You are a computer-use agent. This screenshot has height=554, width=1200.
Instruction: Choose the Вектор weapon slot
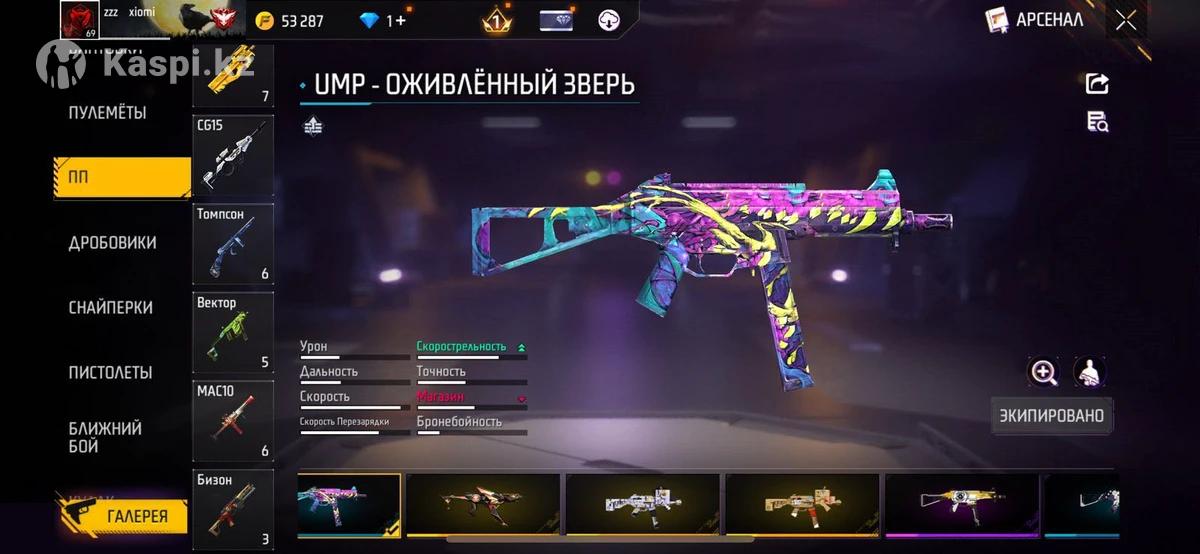click(233, 332)
